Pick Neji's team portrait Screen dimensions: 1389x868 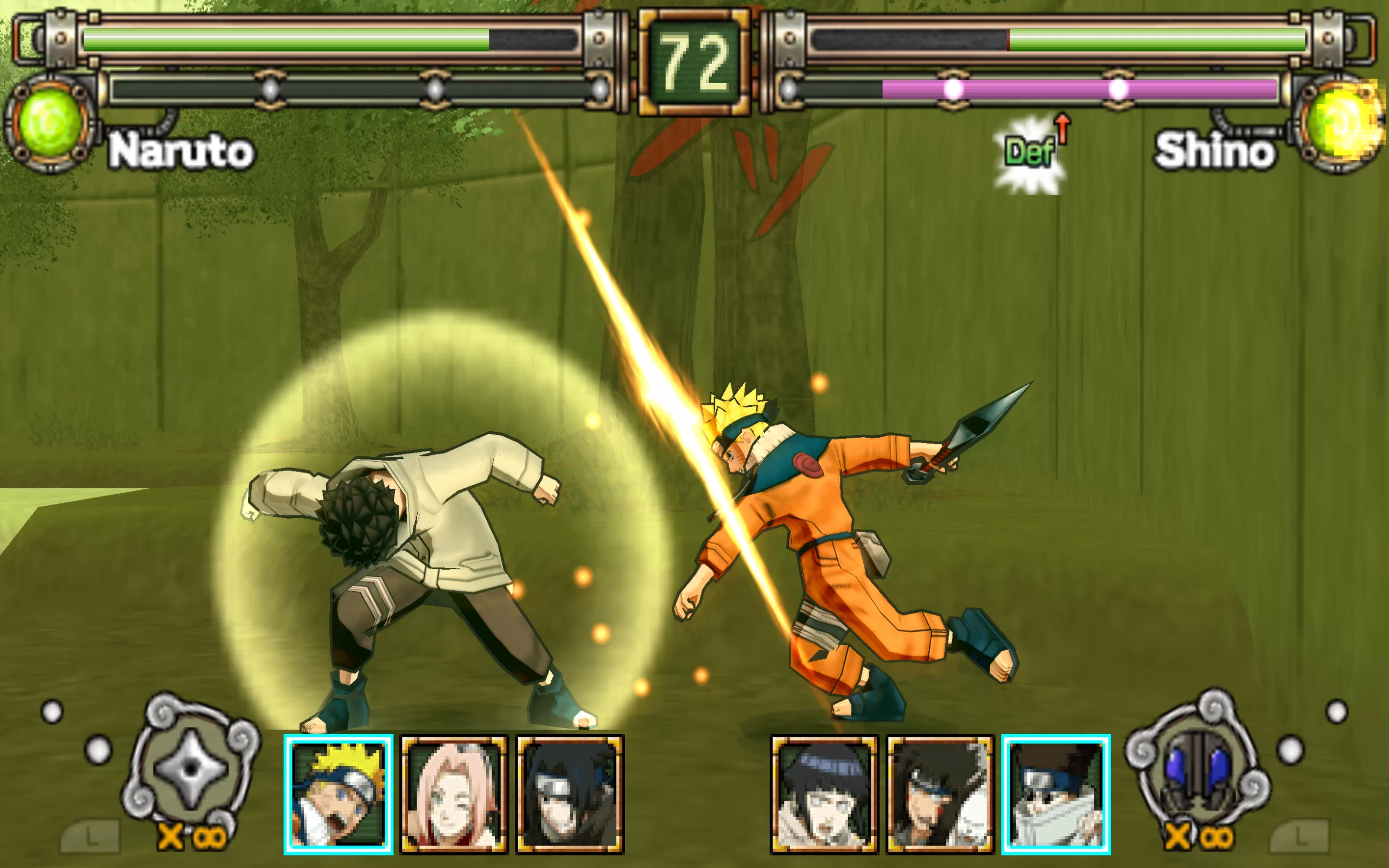click(940, 794)
